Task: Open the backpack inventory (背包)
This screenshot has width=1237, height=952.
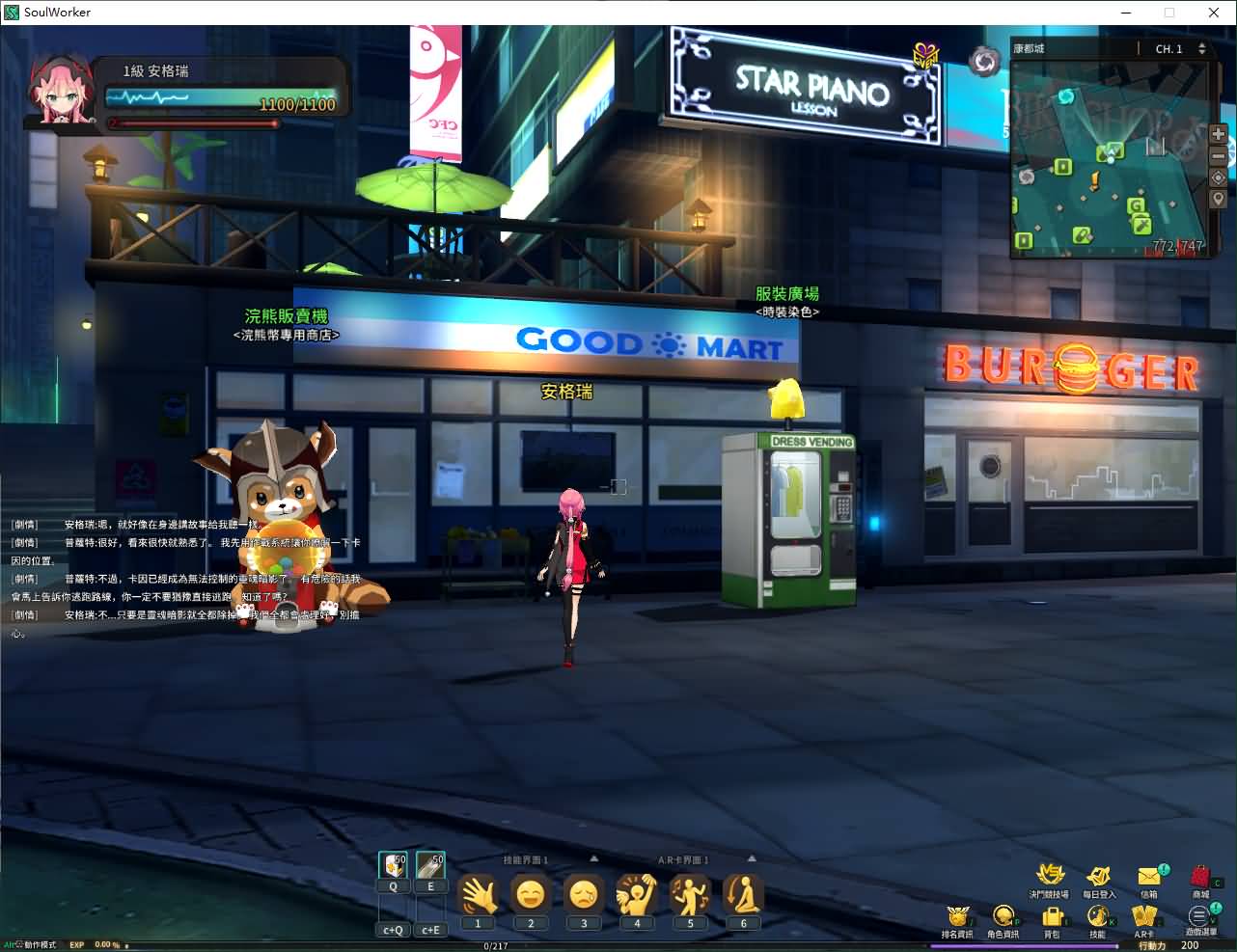Action: click(1052, 917)
